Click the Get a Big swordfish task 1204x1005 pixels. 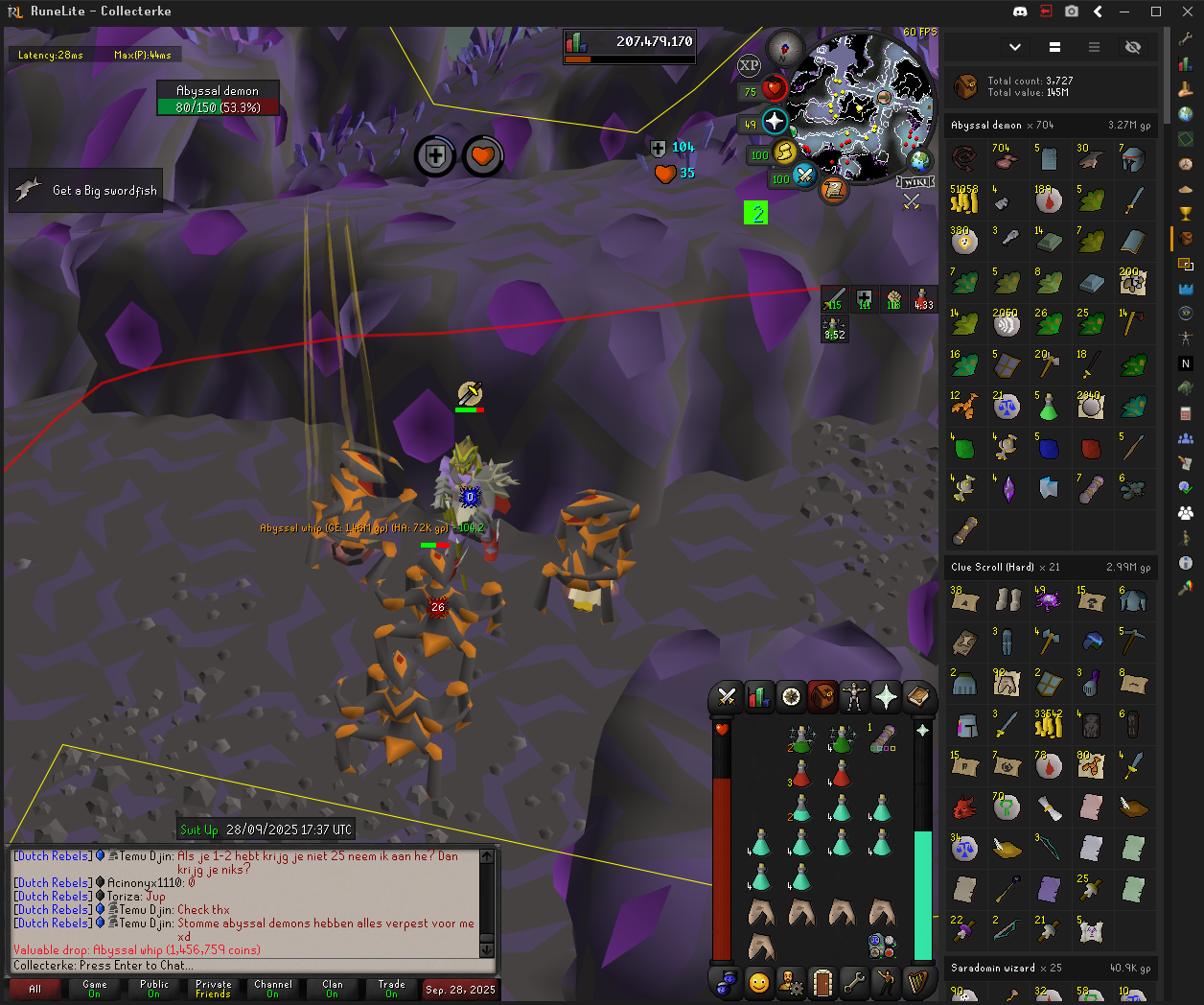tap(86, 190)
